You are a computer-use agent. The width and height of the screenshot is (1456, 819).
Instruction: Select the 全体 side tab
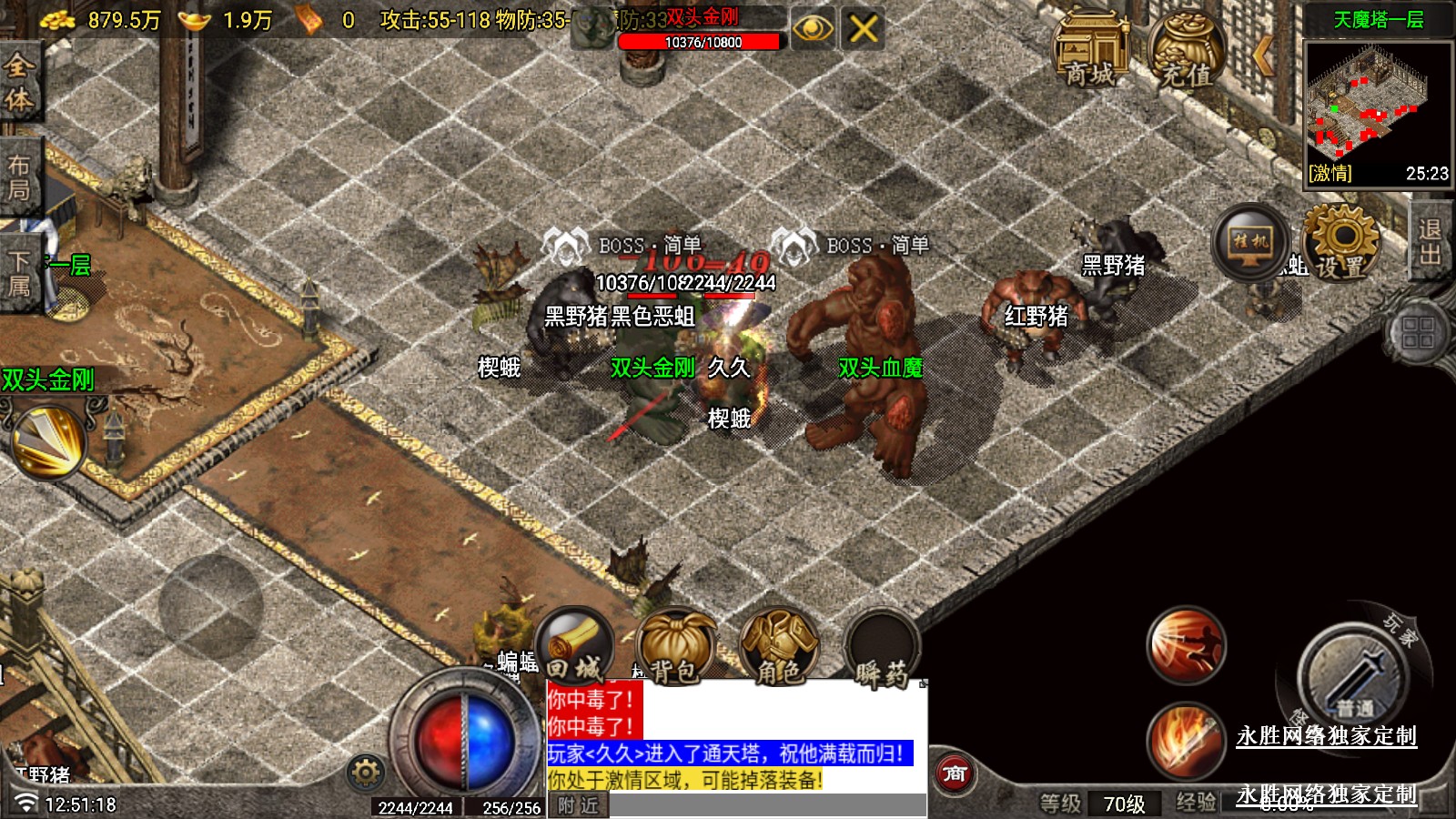[x=19, y=82]
